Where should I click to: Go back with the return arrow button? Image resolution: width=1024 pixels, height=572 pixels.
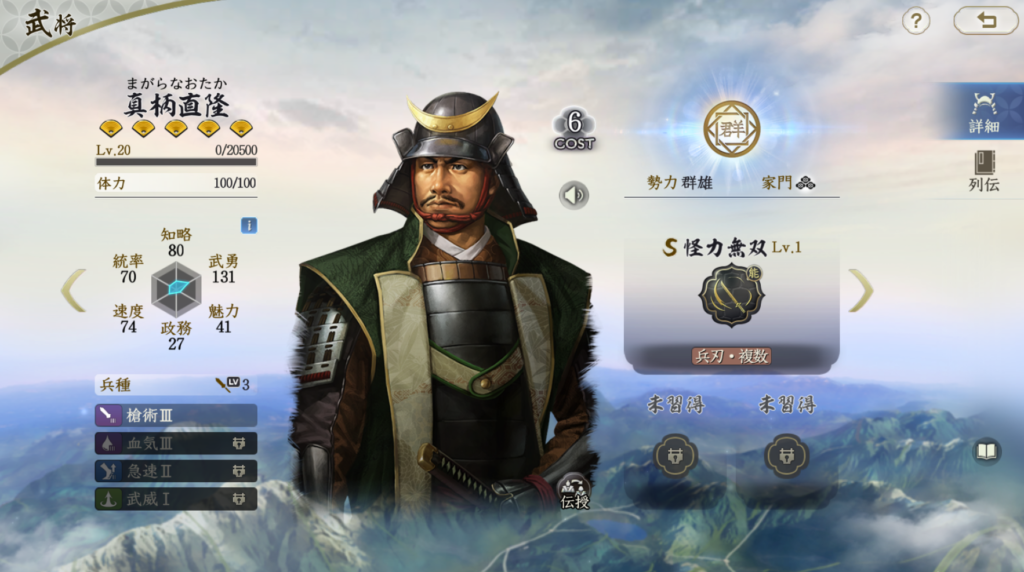[x=985, y=21]
